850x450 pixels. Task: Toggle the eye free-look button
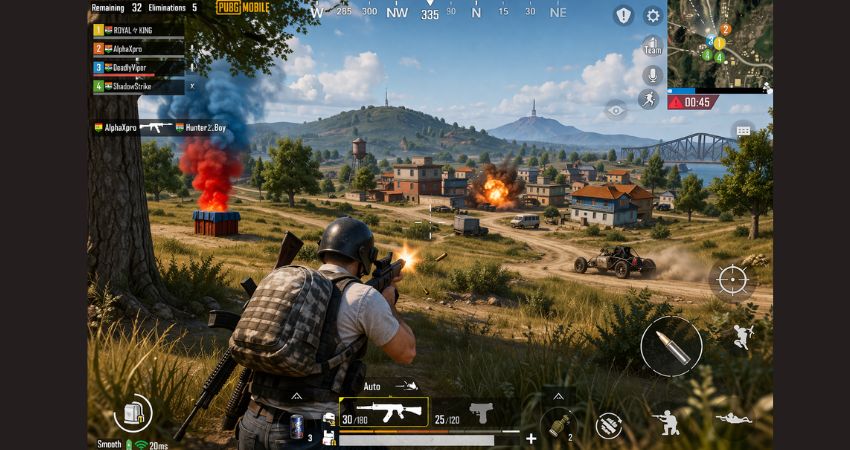pos(615,110)
